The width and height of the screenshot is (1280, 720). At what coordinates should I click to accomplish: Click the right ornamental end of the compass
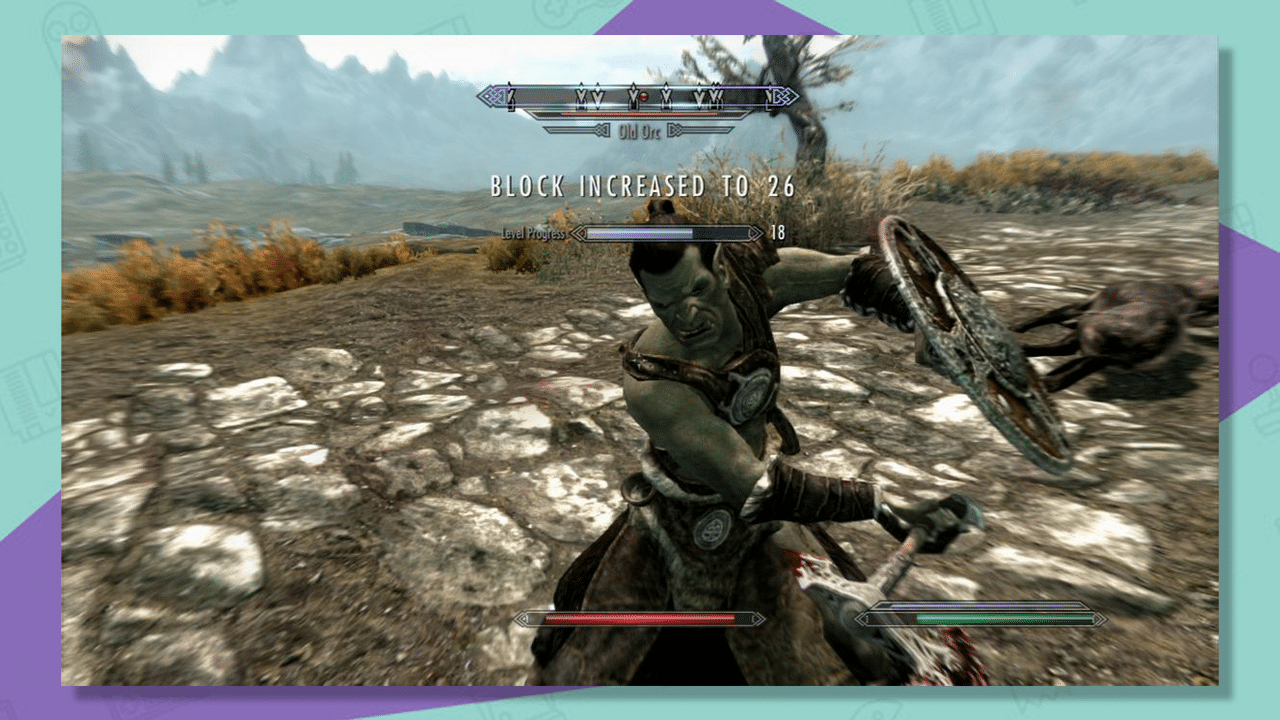pos(780,96)
